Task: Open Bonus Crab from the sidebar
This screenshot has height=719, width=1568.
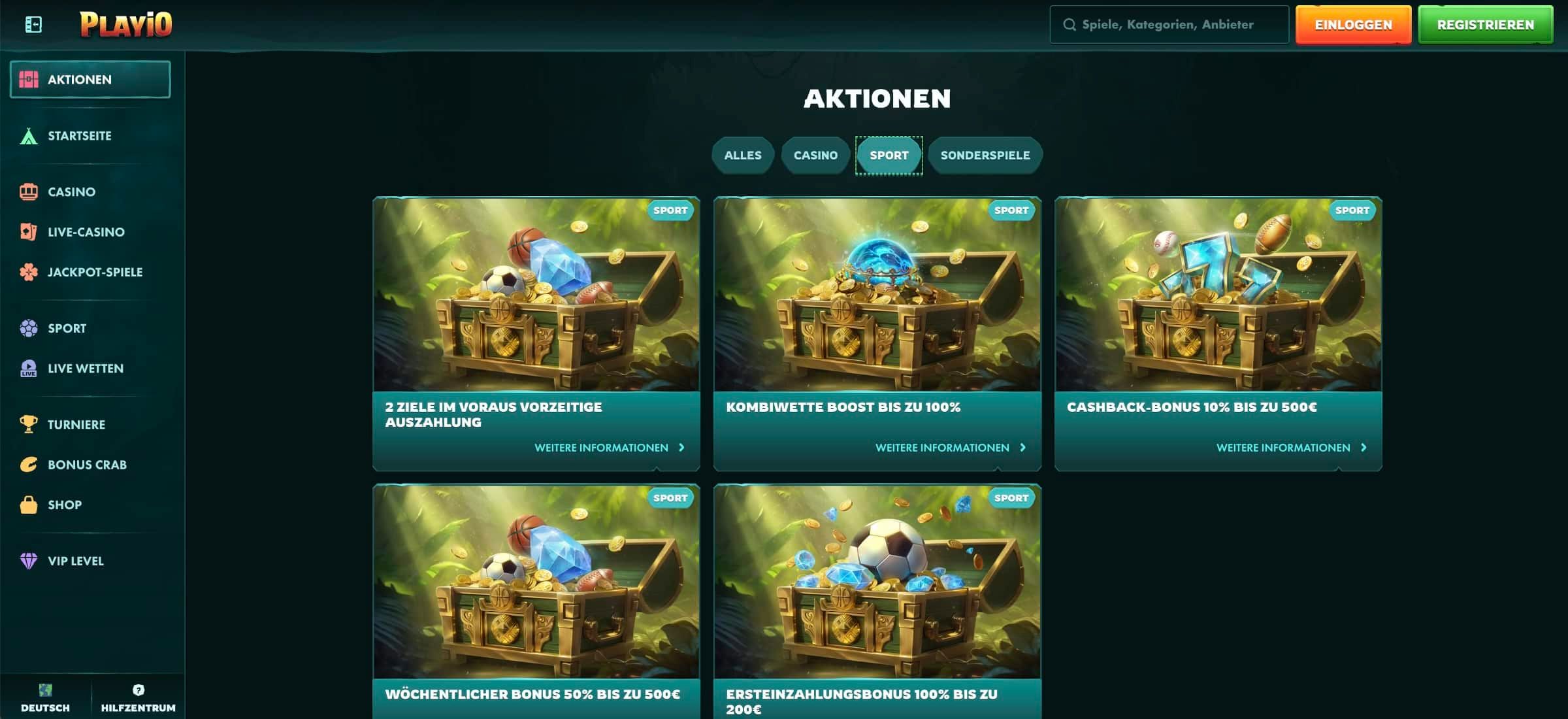Action: [29, 464]
